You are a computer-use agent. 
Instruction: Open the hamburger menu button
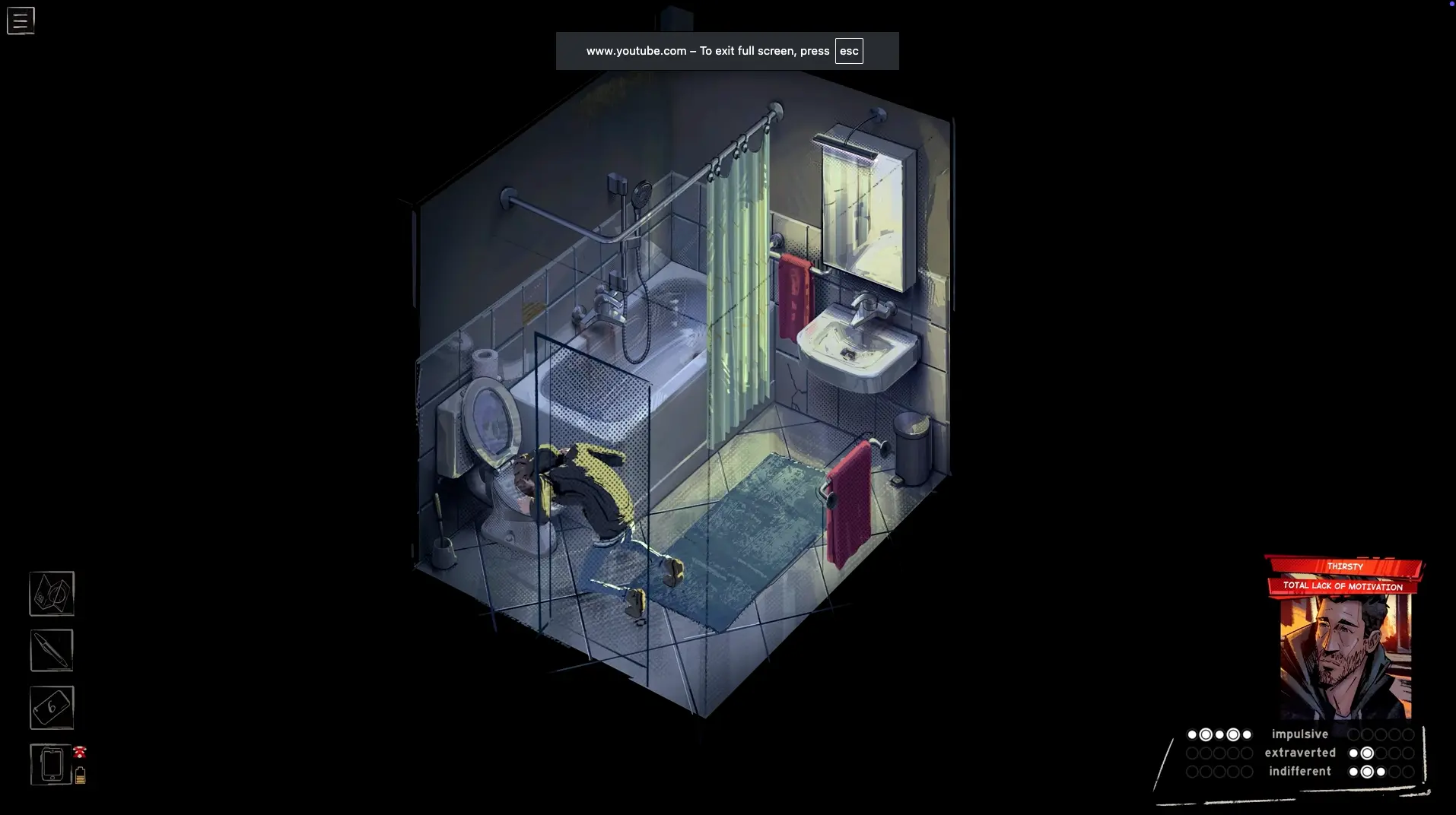click(x=21, y=21)
